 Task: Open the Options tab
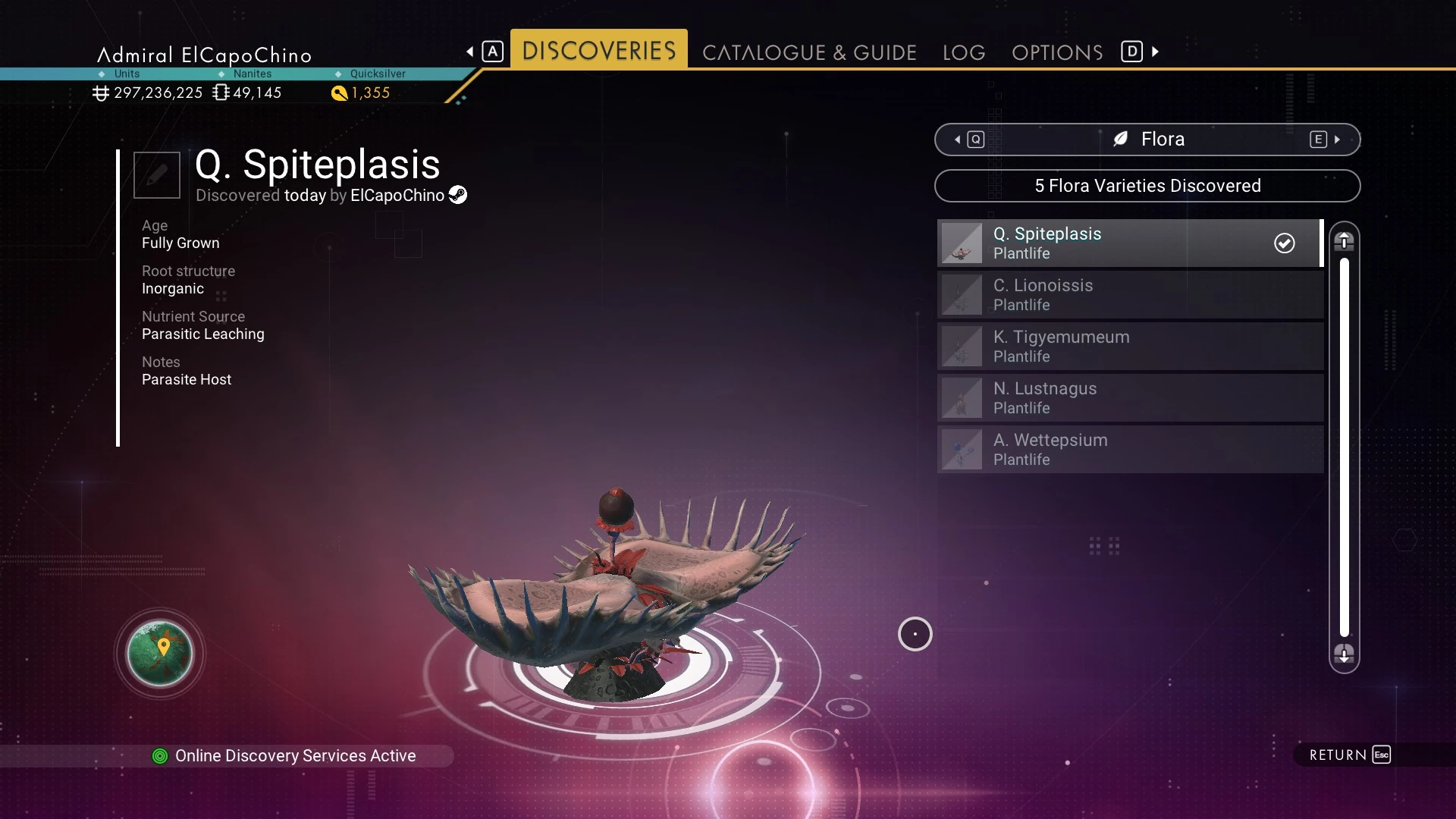click(1057, 52)
